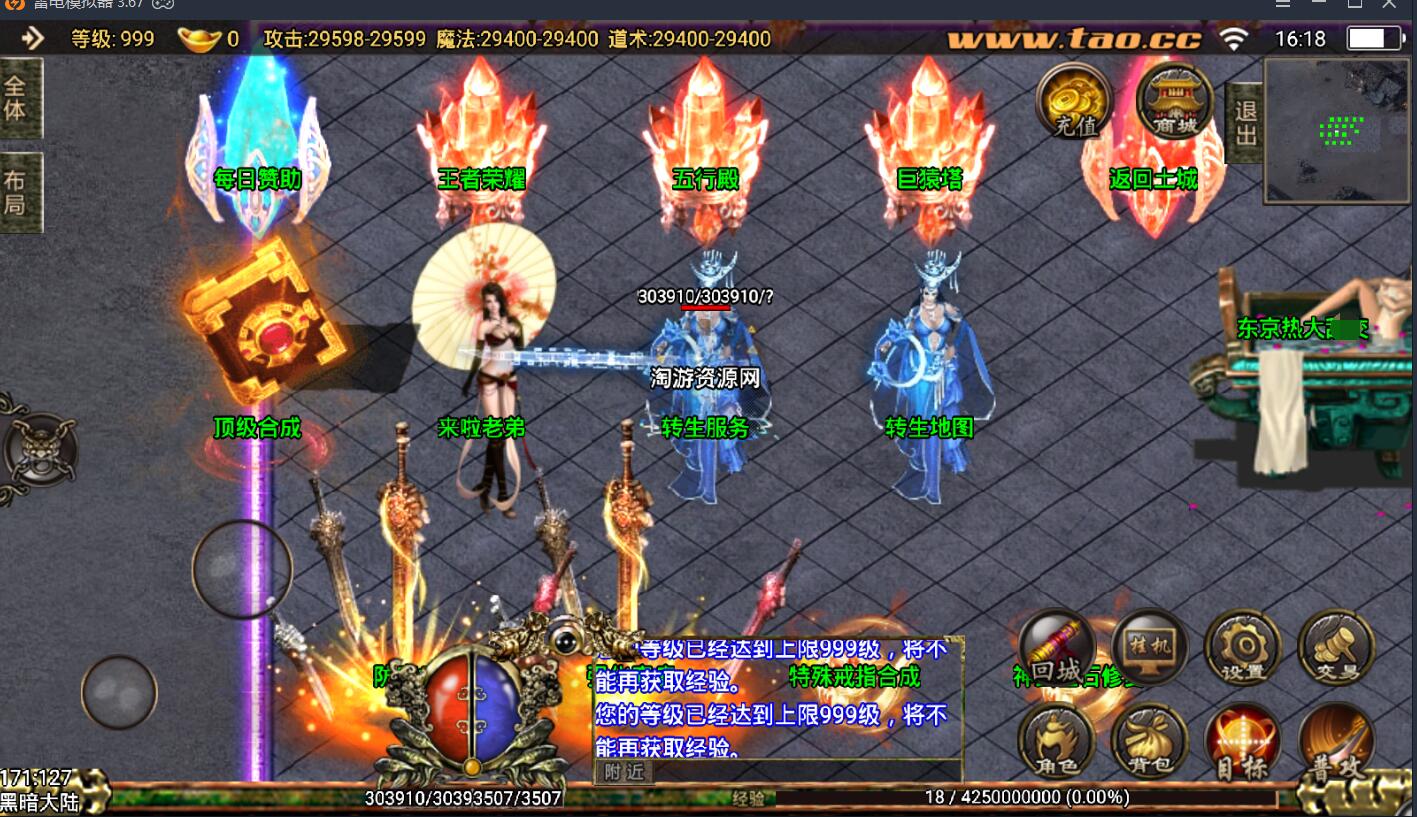Open the 交易 trade button

1335,647
